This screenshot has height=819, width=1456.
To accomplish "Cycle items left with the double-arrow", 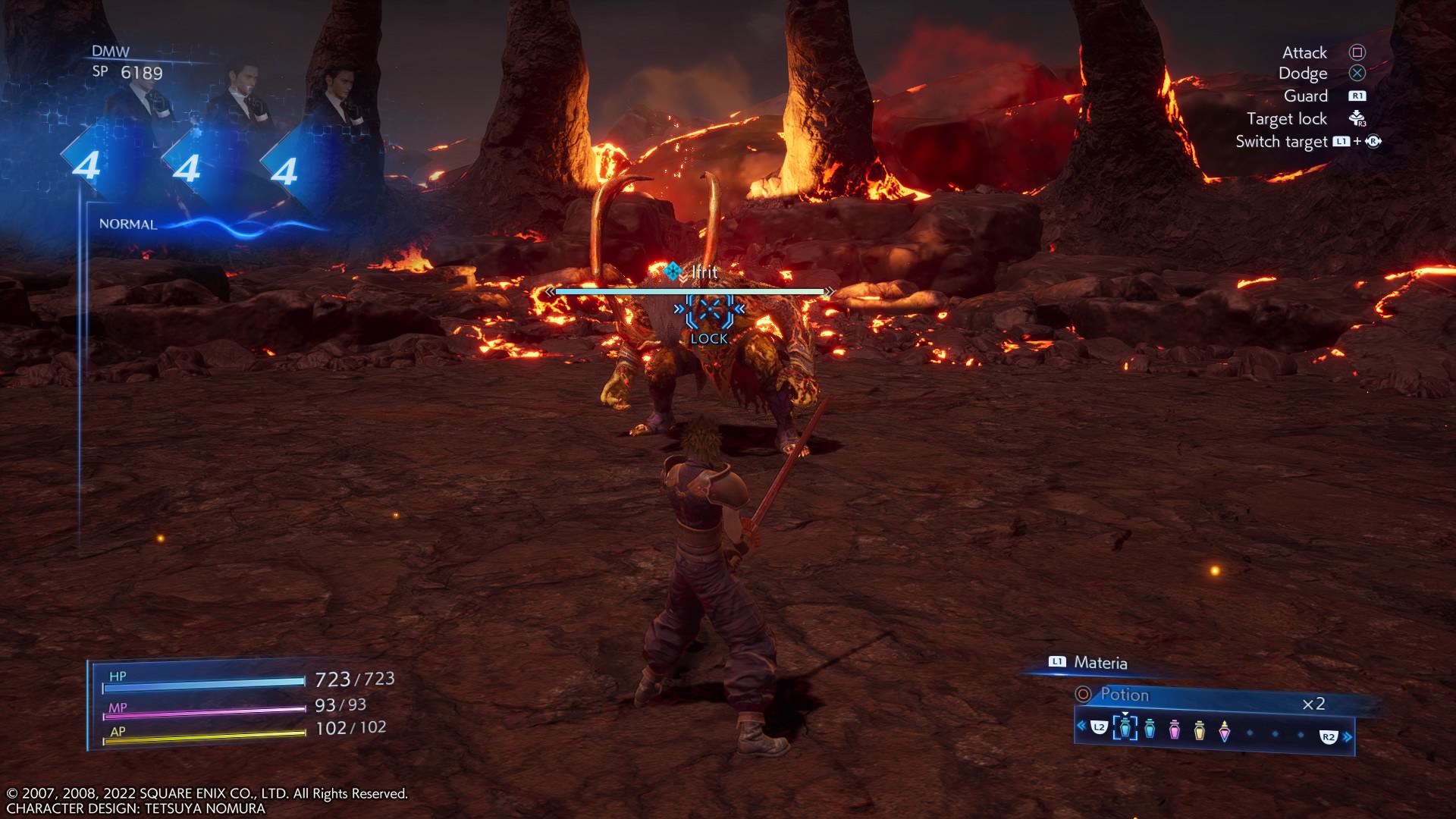I will pos(1081,726).
